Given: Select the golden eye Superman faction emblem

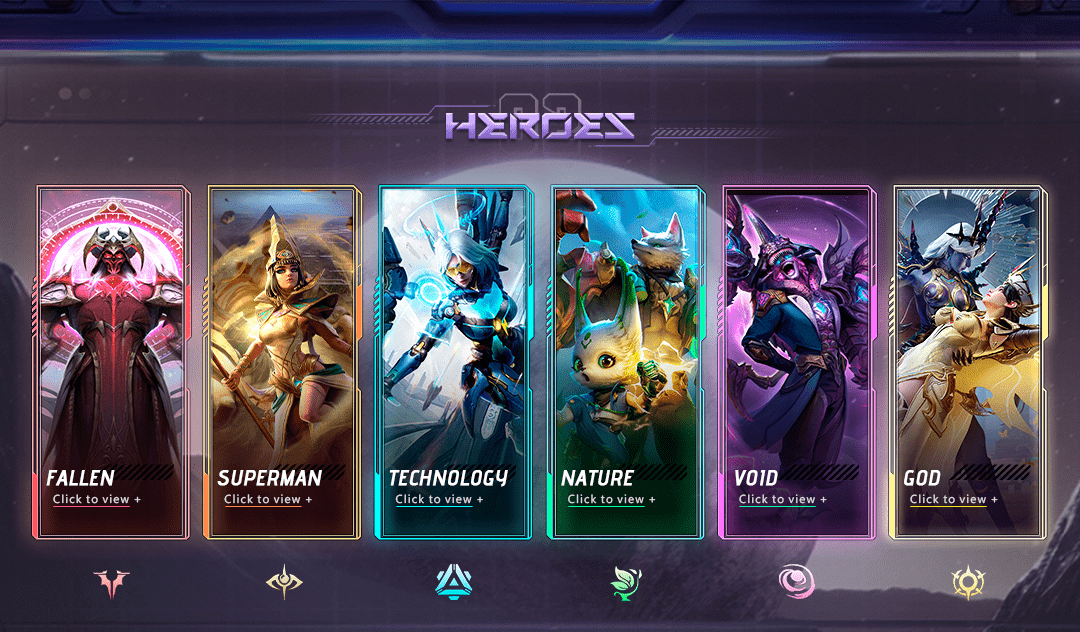Looking at the screenshot, I should coord(284,582).
